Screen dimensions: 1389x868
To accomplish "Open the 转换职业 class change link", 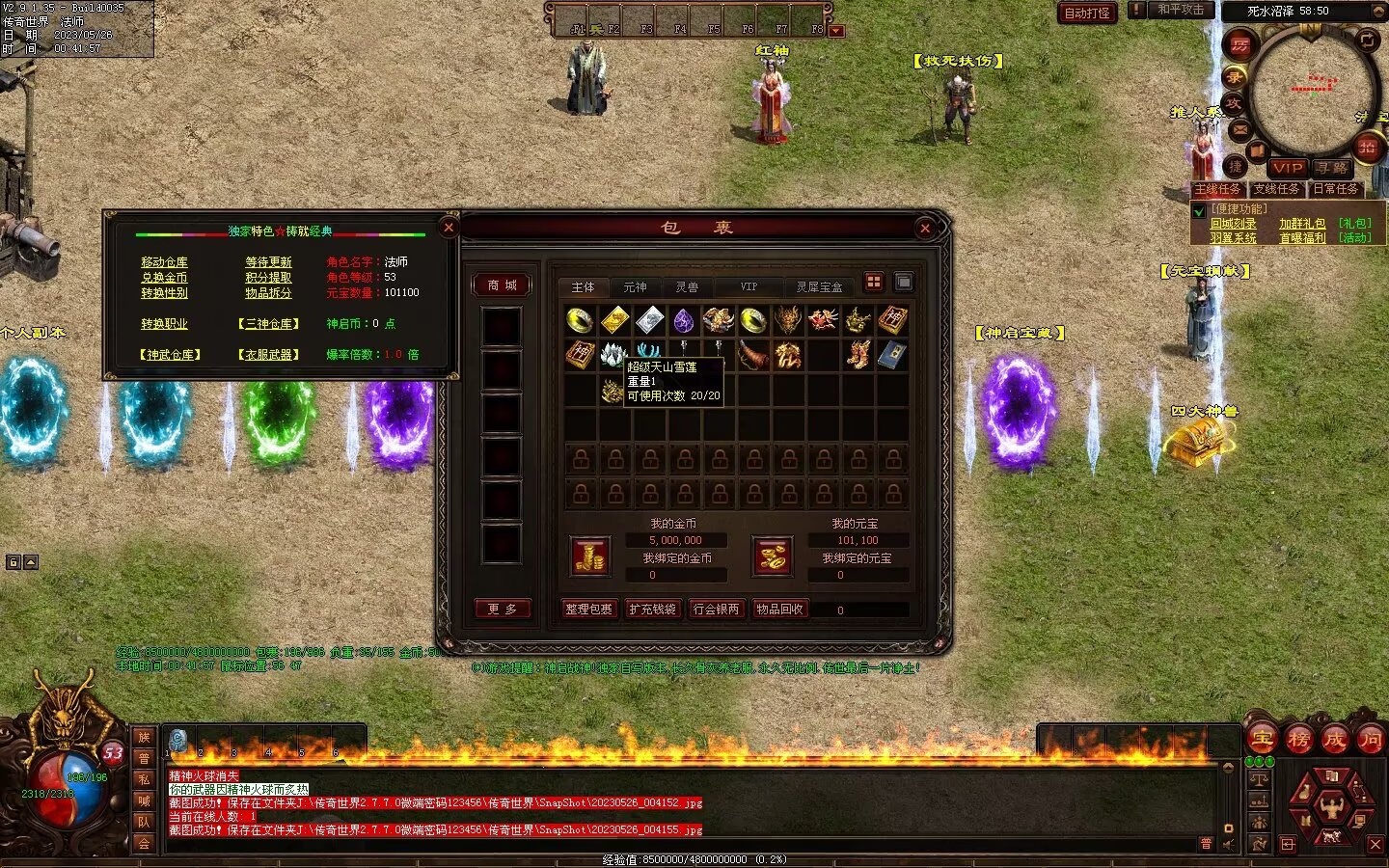I will pos(165,324).
